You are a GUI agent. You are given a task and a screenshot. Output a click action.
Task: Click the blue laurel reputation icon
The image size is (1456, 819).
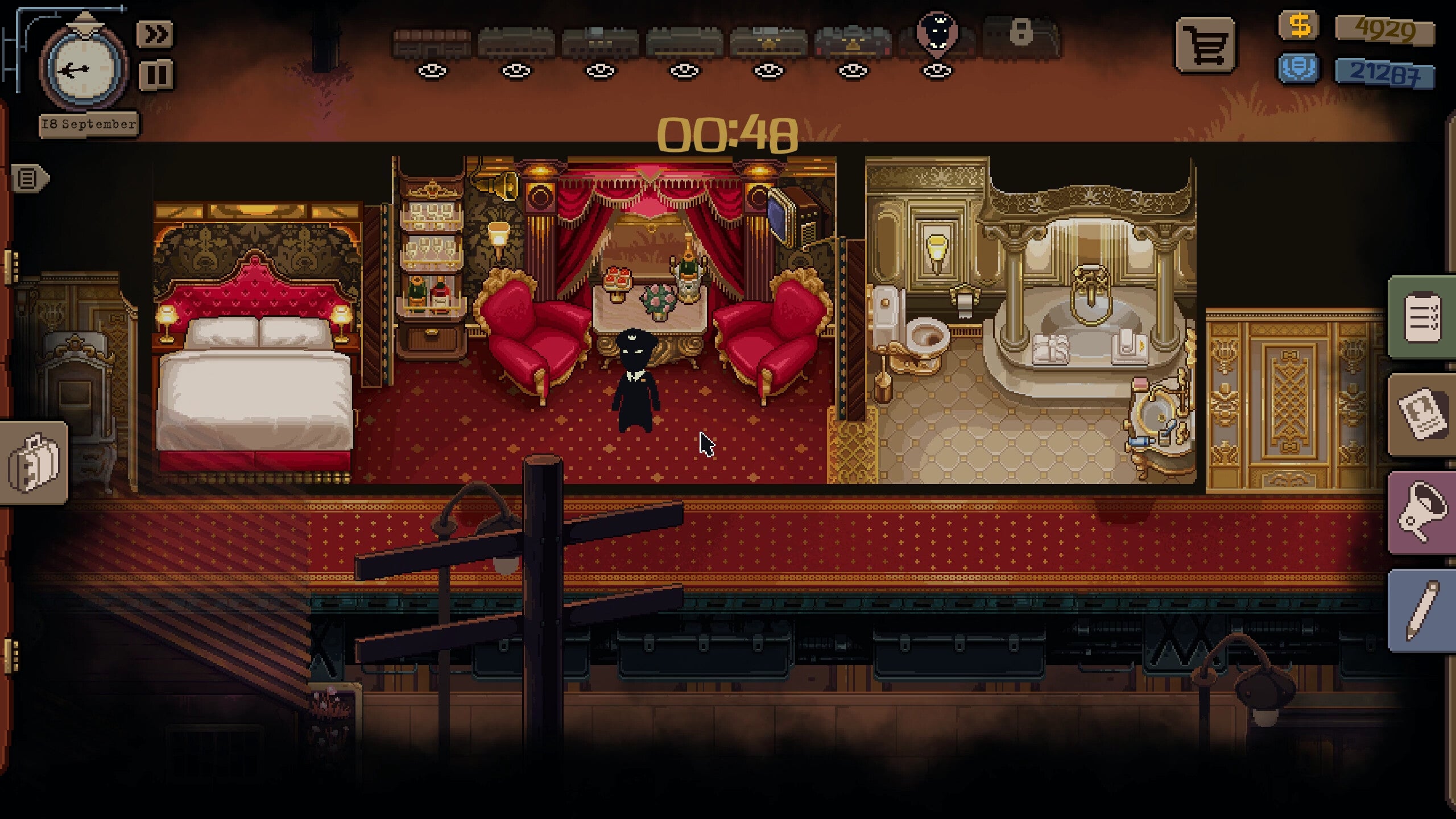pos(1300,68)
